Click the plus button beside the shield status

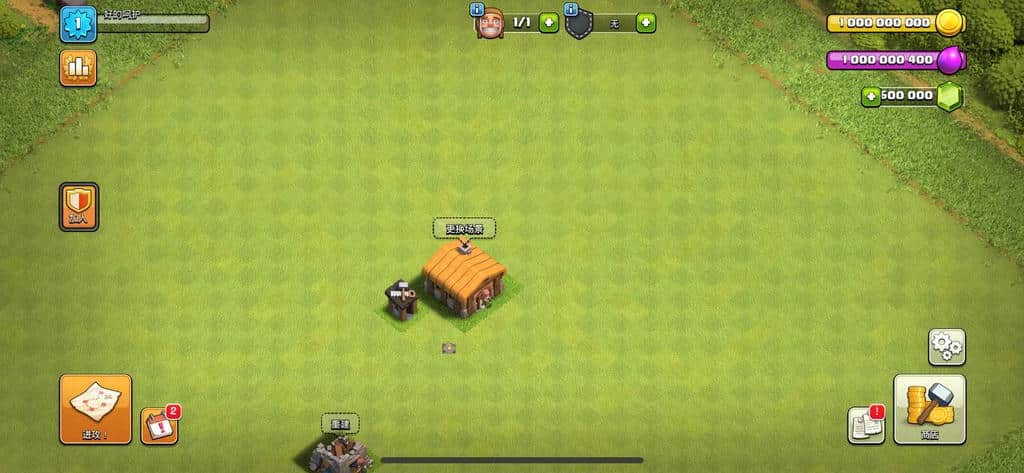click(x=646, y=22)
